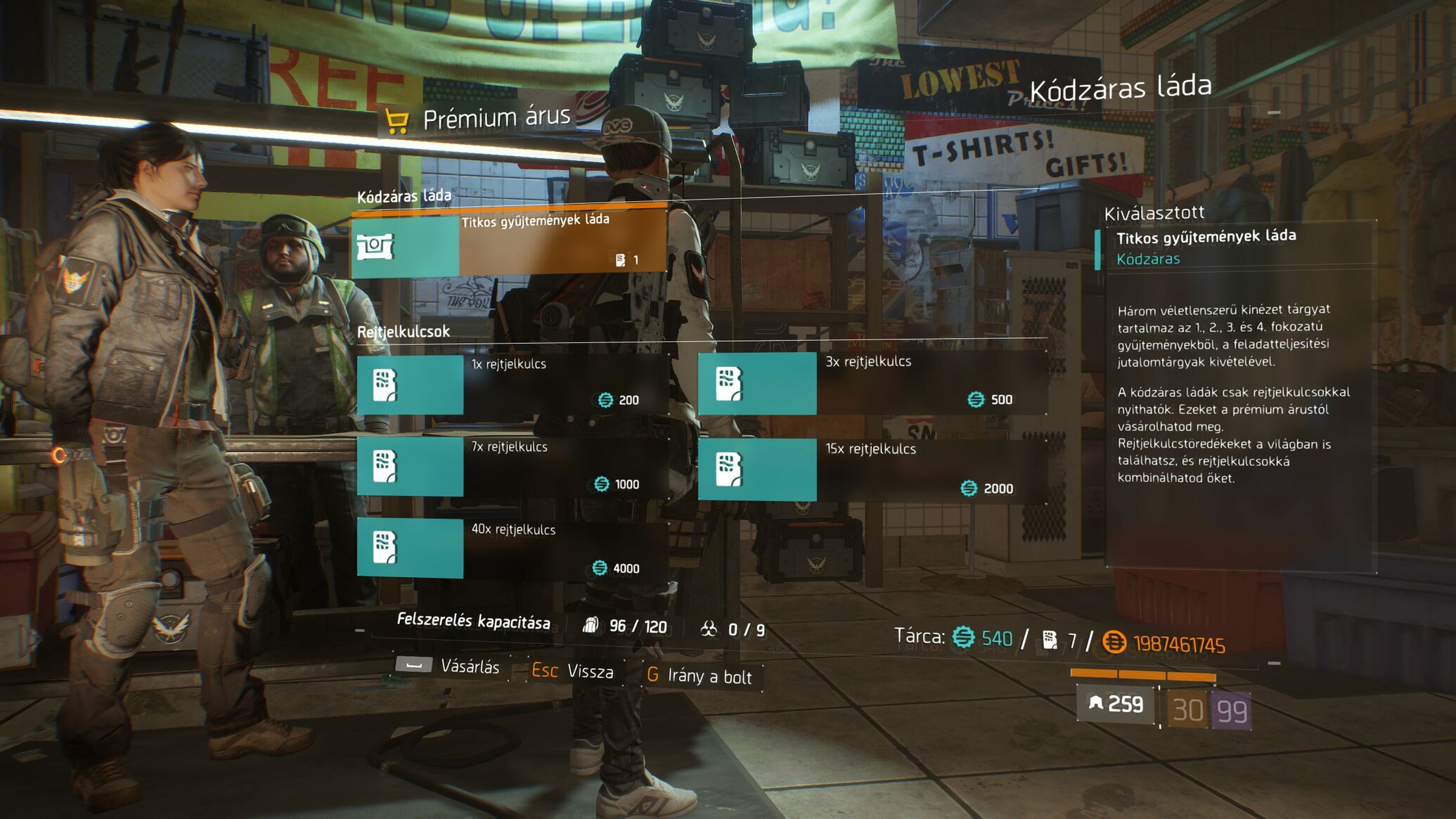Open the store via Irány a bolt
This screenshot has width=1456, height=819.
[x=700, y=676]
